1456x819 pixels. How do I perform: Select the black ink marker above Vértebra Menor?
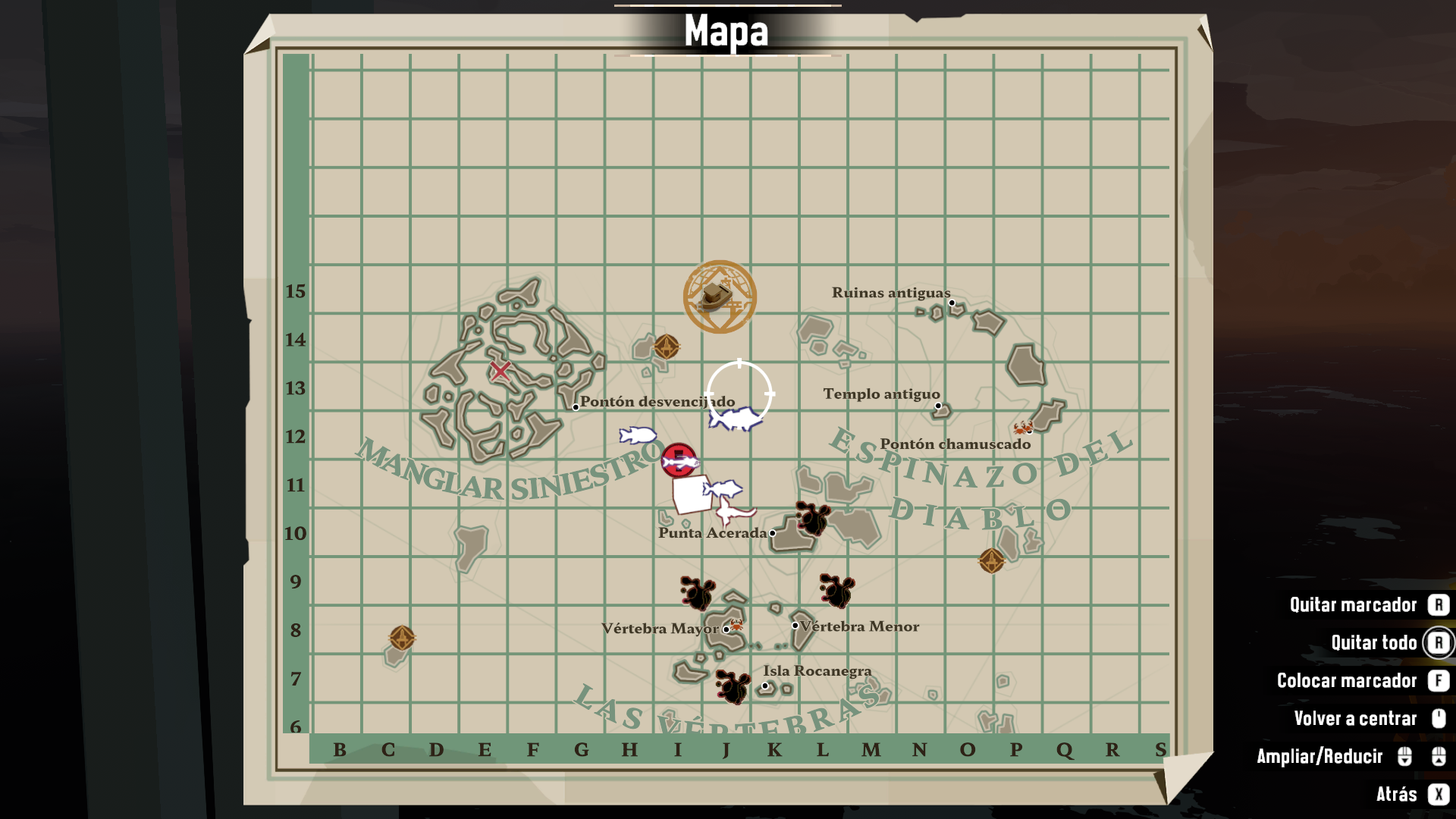[836, 591]
